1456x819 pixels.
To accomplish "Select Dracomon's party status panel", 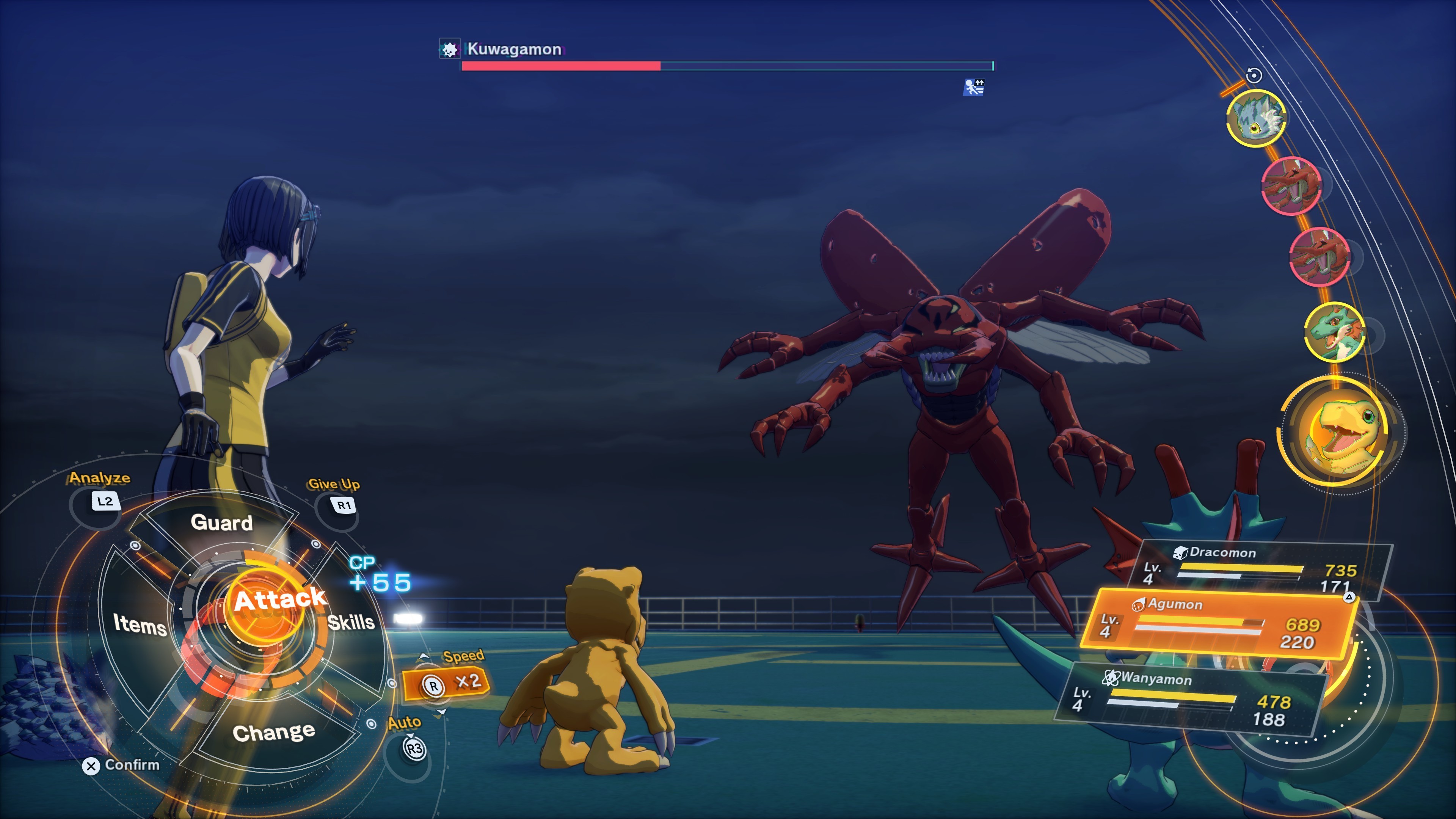I will (1260, 569).
